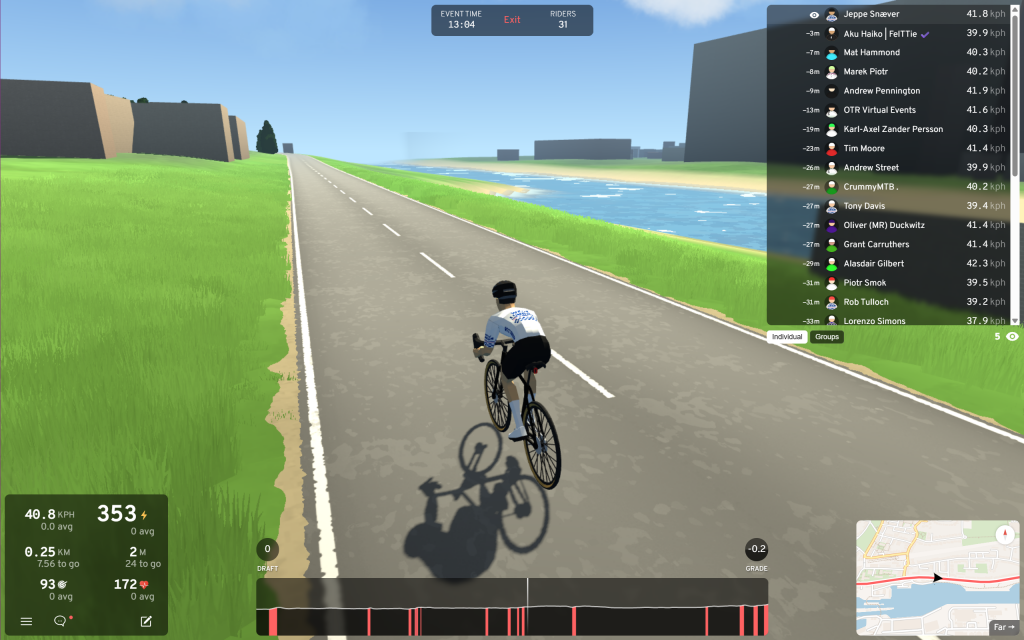
Task: Select the Individual rider list tab
Action: (788, 337)
